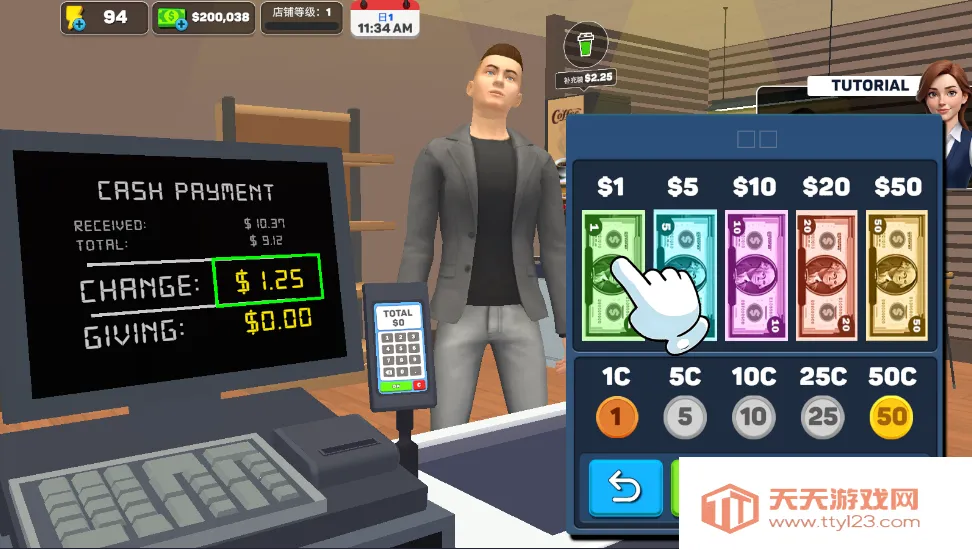Select the 5C silver coin

pos(685,415)
